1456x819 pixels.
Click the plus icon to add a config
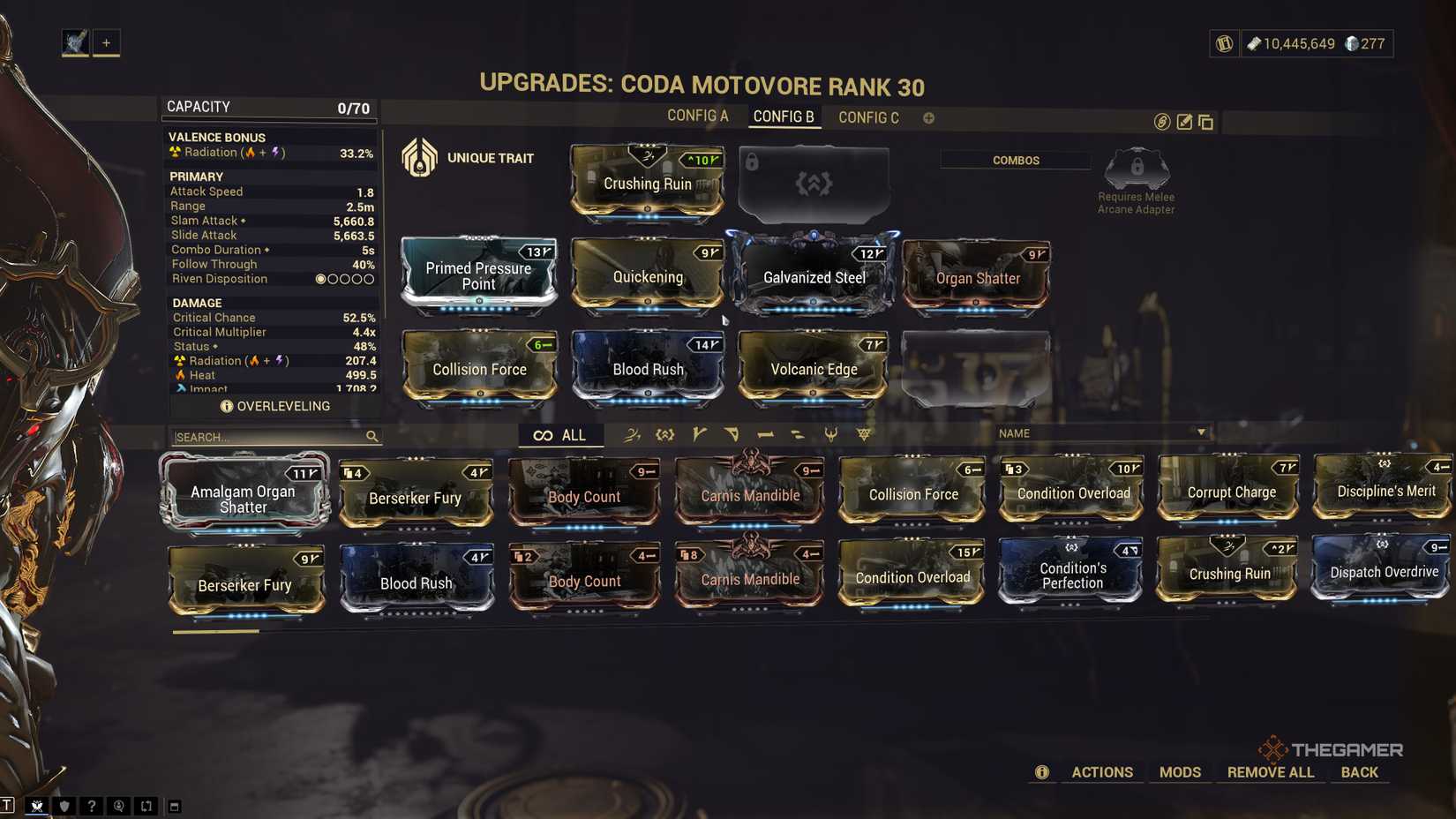click(928, 116)
